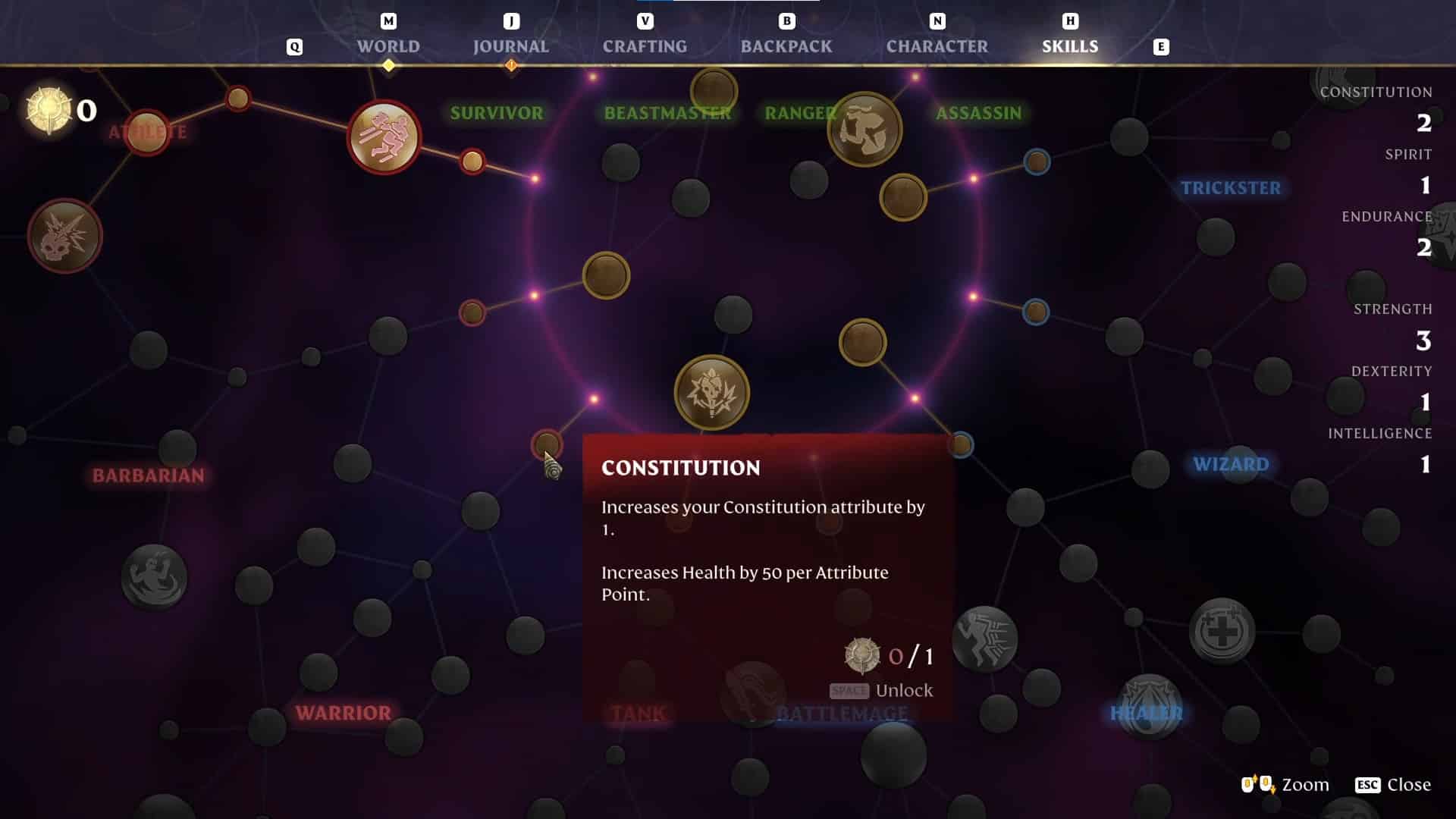Screen dimensions: 1456x819
Task: Switch to the World tab
Action: pyautogui.click(x=388, y=46)
